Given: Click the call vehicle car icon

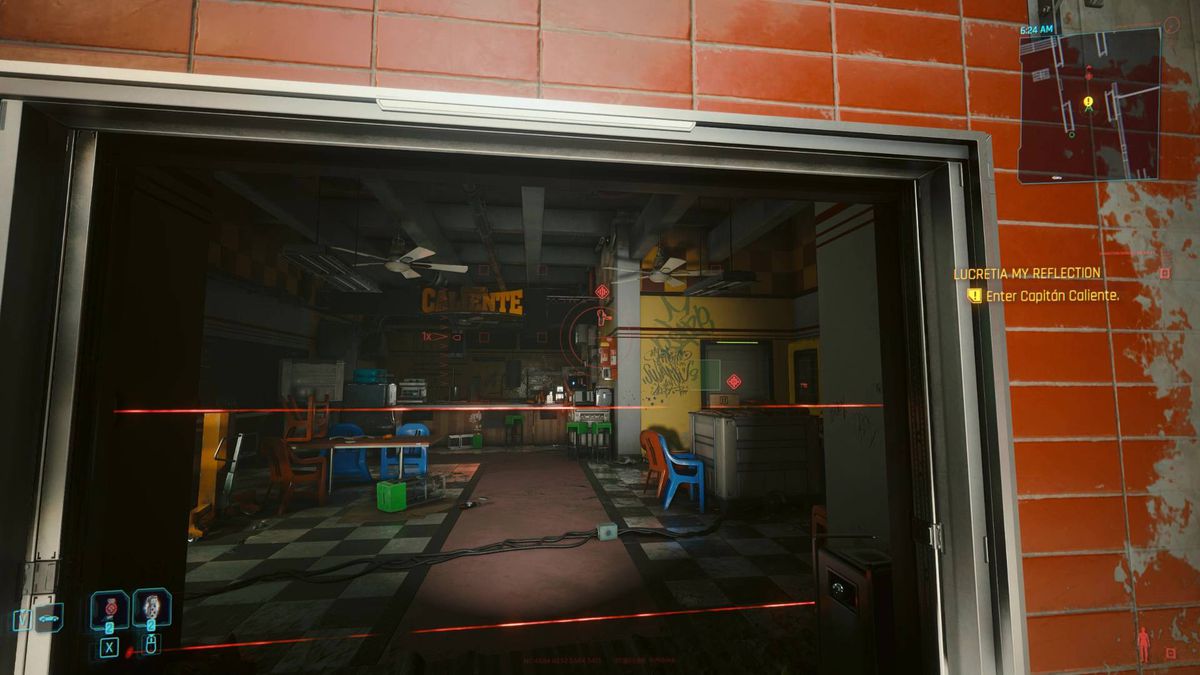Looking at the screenshot, I should [x=47, y=619].
